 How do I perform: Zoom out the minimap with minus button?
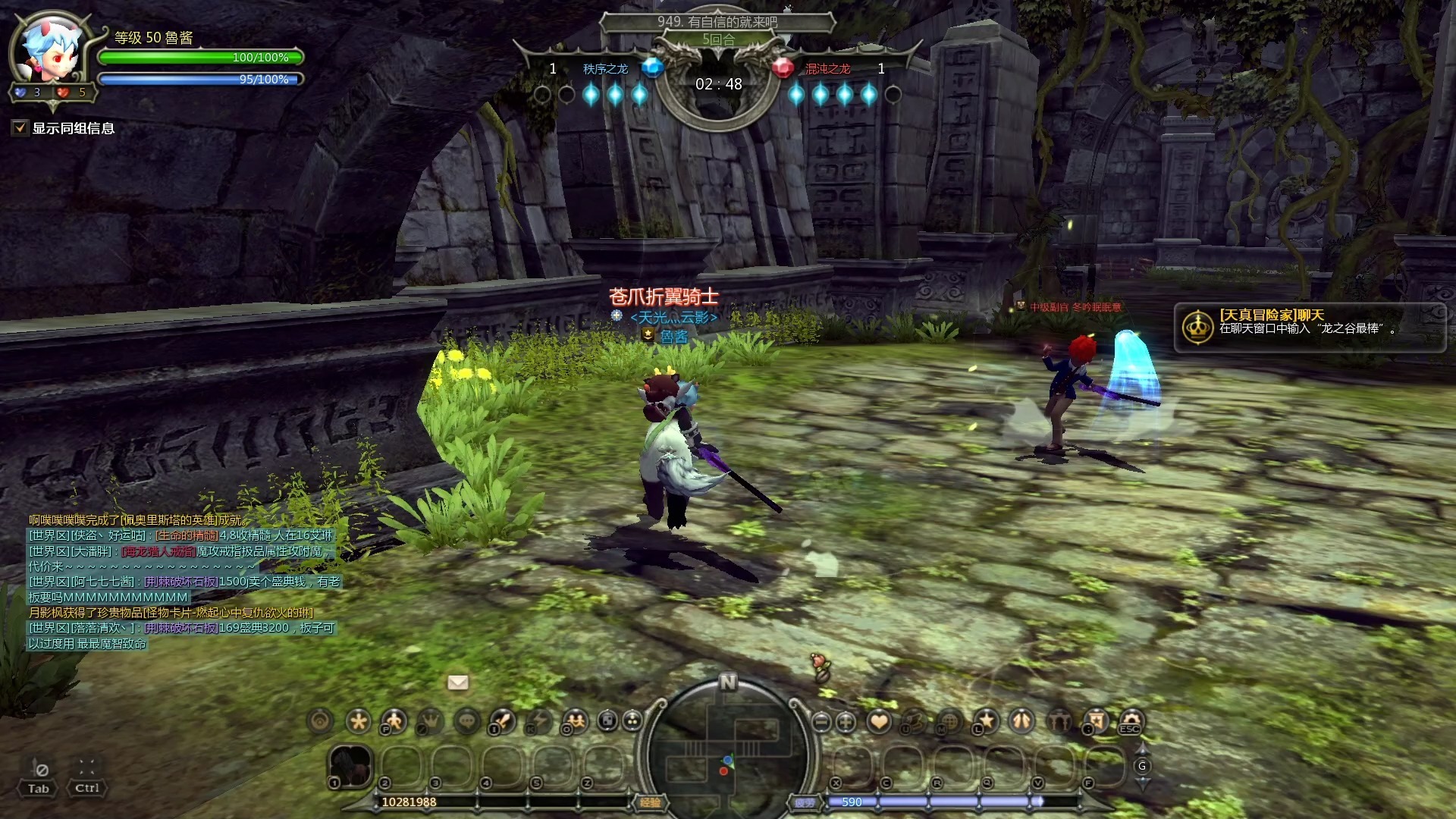click(x=821, y=722)
